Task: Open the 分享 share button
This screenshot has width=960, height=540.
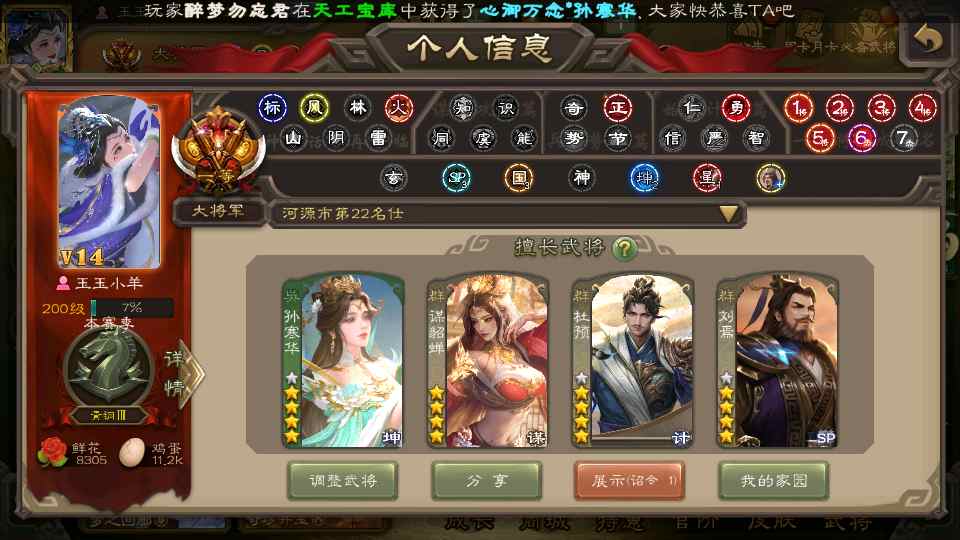Action: pos(486,481)
